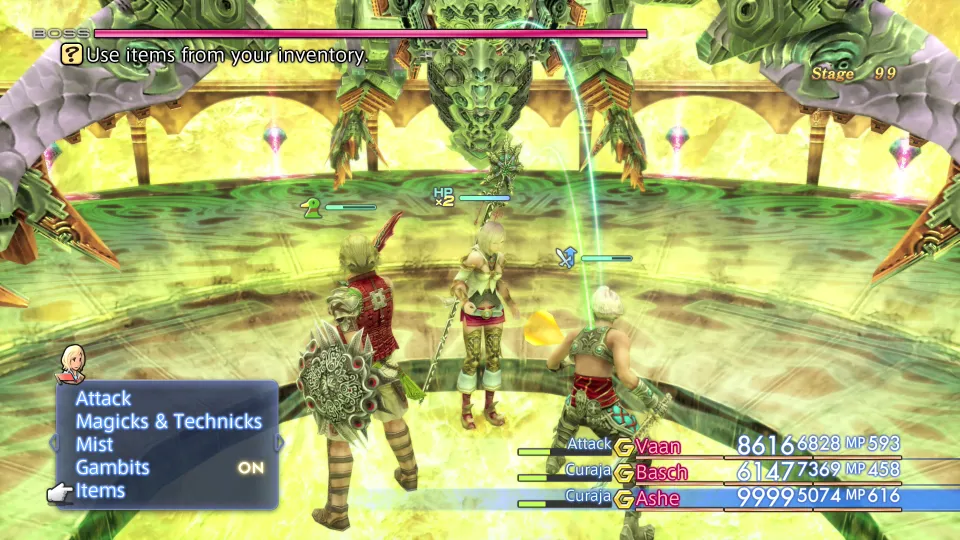Select Ashe in the party list

point(657,497)
